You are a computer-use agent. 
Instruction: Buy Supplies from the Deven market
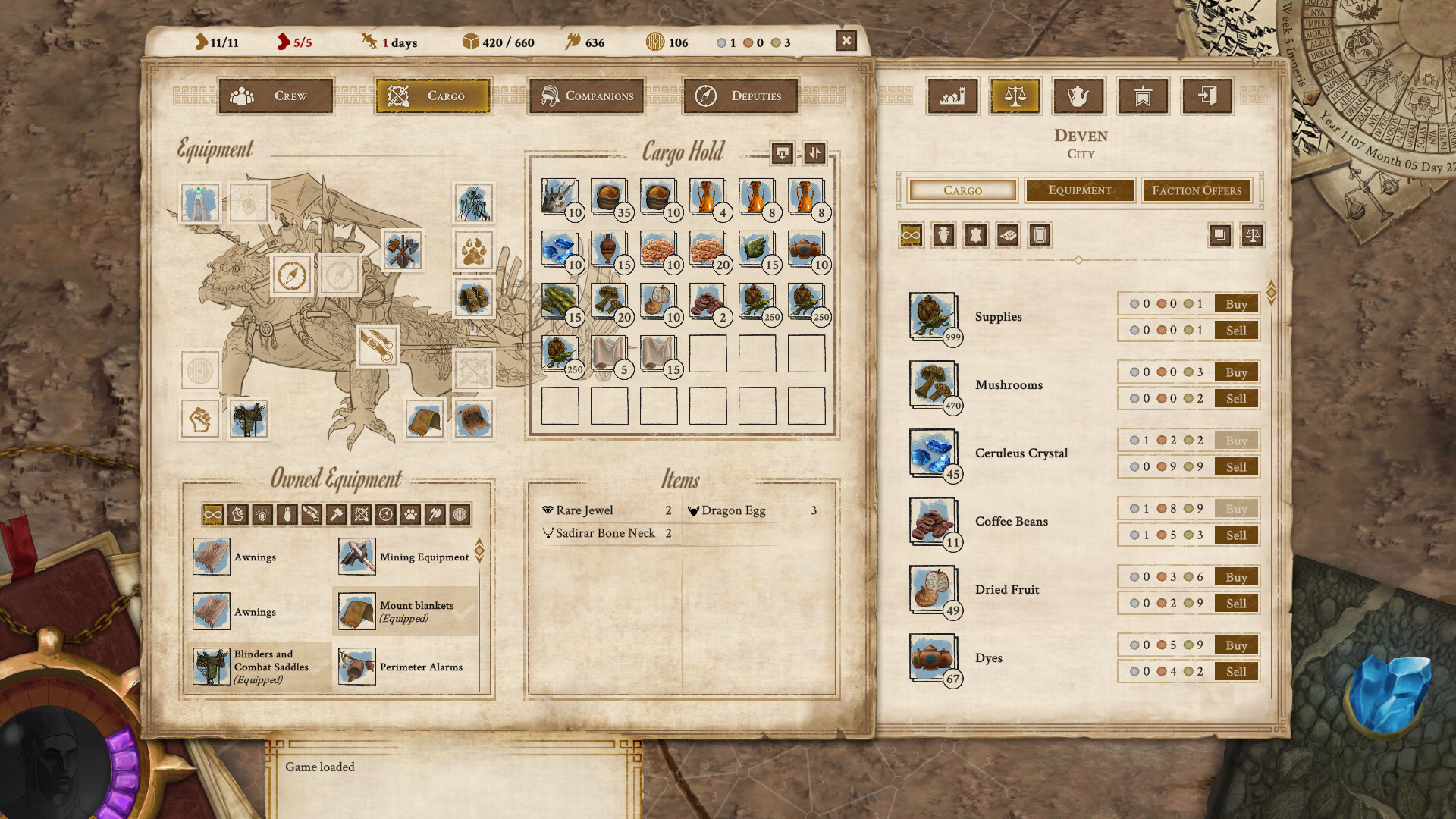tap(1235, 303)
